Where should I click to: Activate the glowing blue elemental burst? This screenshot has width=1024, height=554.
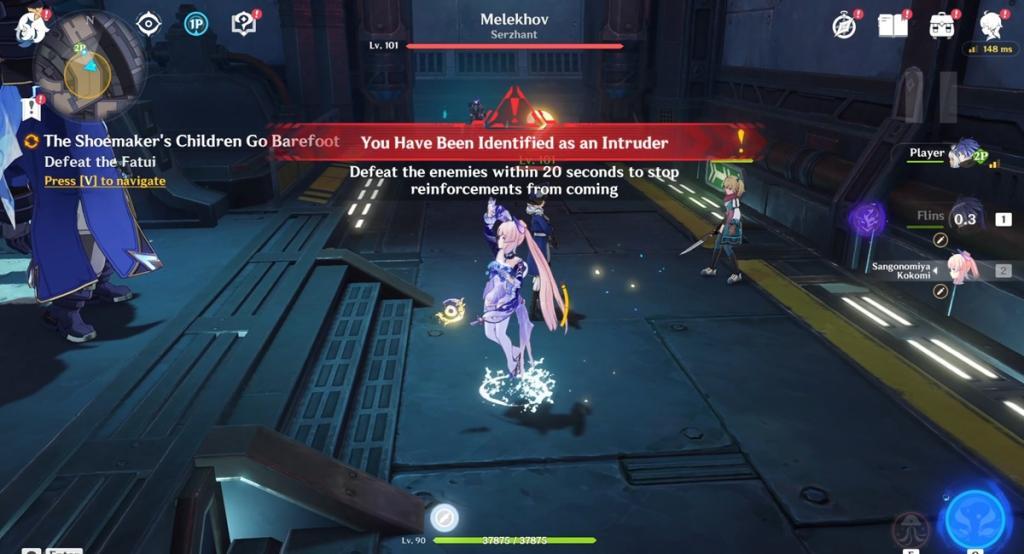[x=975, y=518]
